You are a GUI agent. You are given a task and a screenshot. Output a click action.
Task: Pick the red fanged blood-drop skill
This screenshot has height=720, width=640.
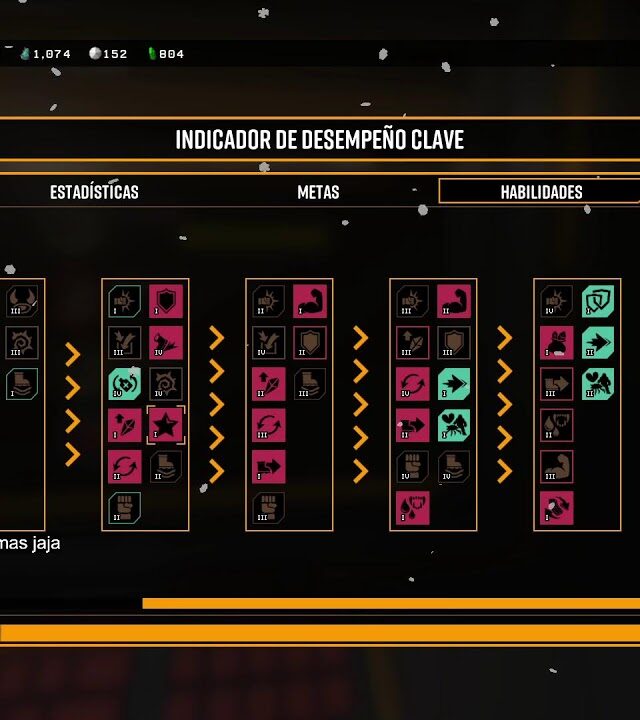point(412,507)
